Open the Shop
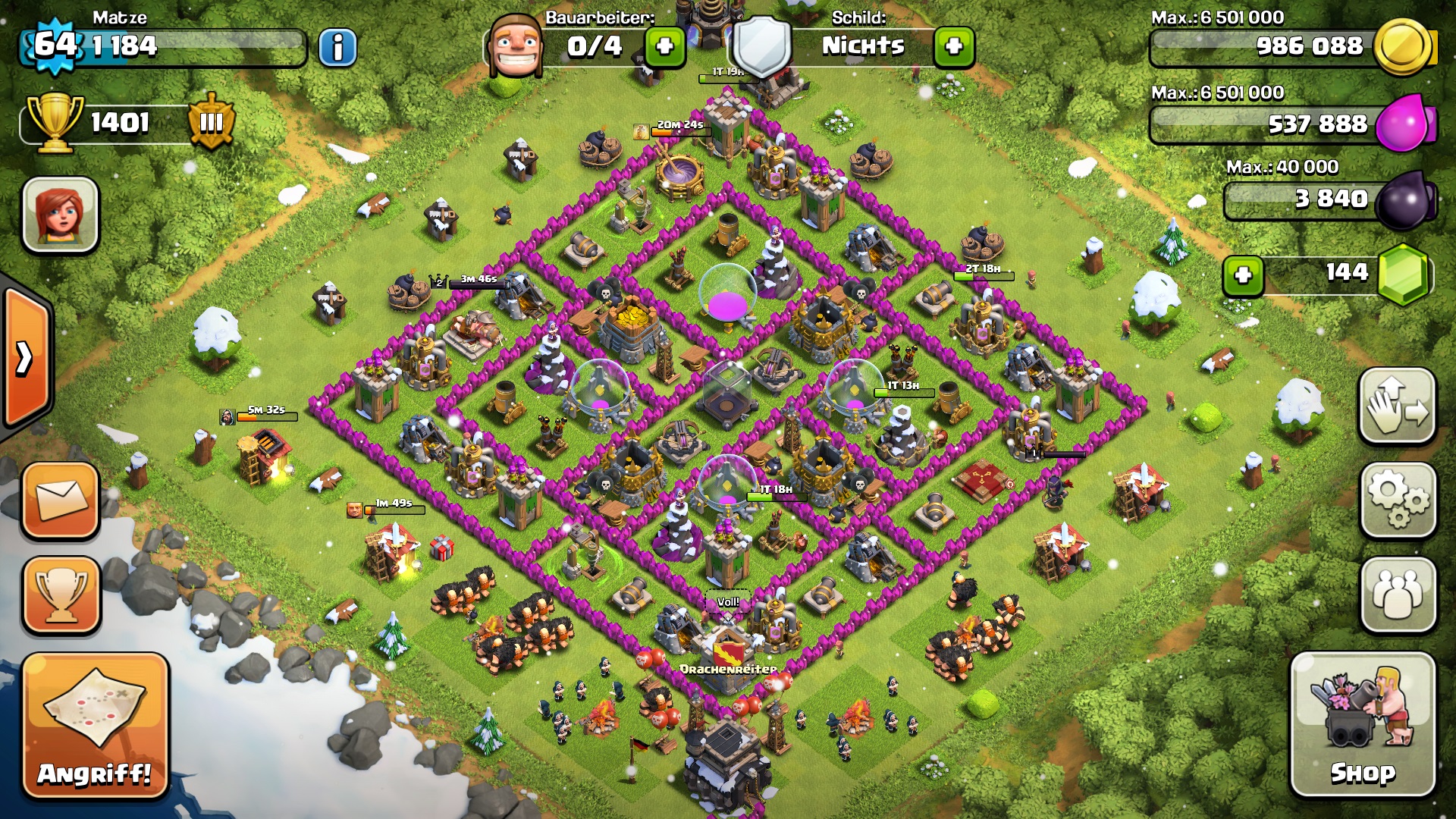The height and width of the screenshot is (819, 1456). click(1363, 726)
